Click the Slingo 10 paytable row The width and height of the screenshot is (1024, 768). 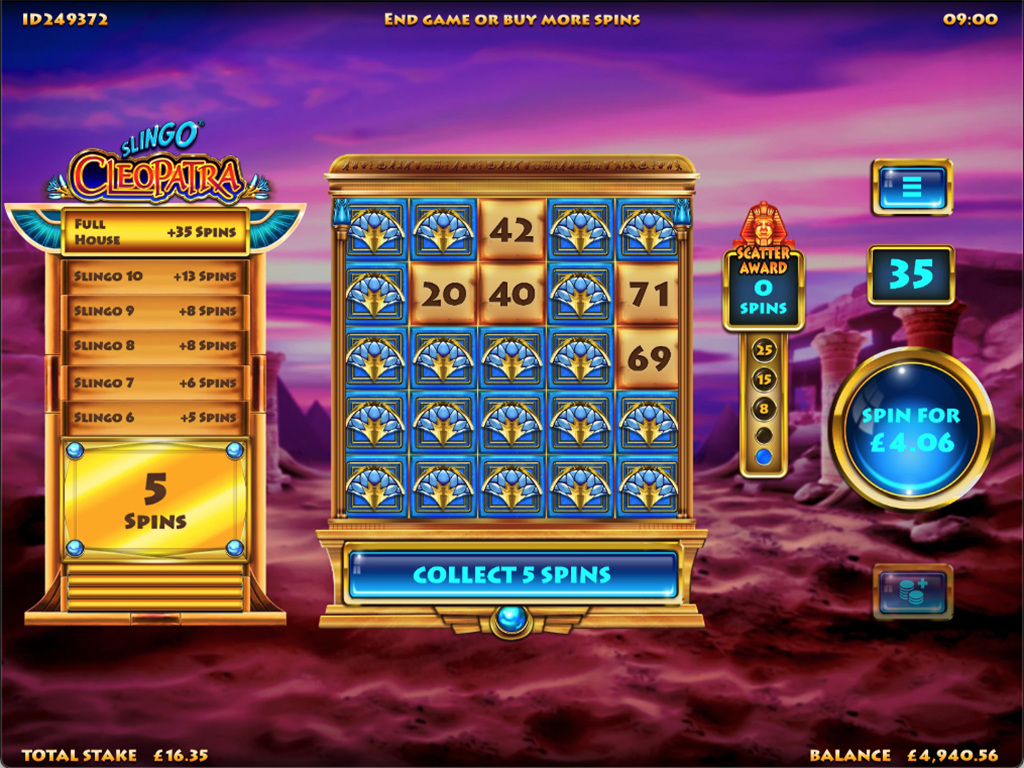(155, 276)
